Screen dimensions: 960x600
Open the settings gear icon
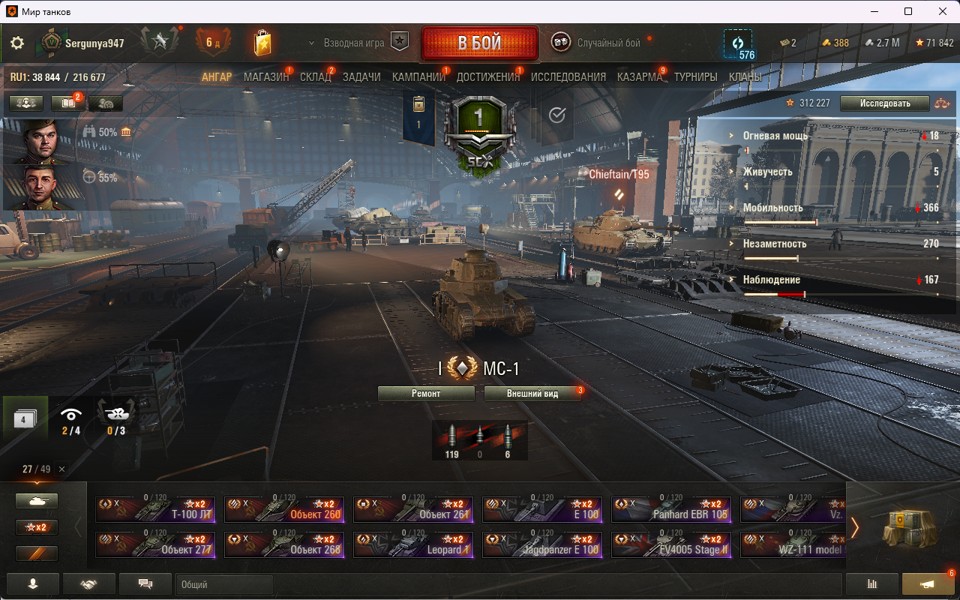coord(17,43)
